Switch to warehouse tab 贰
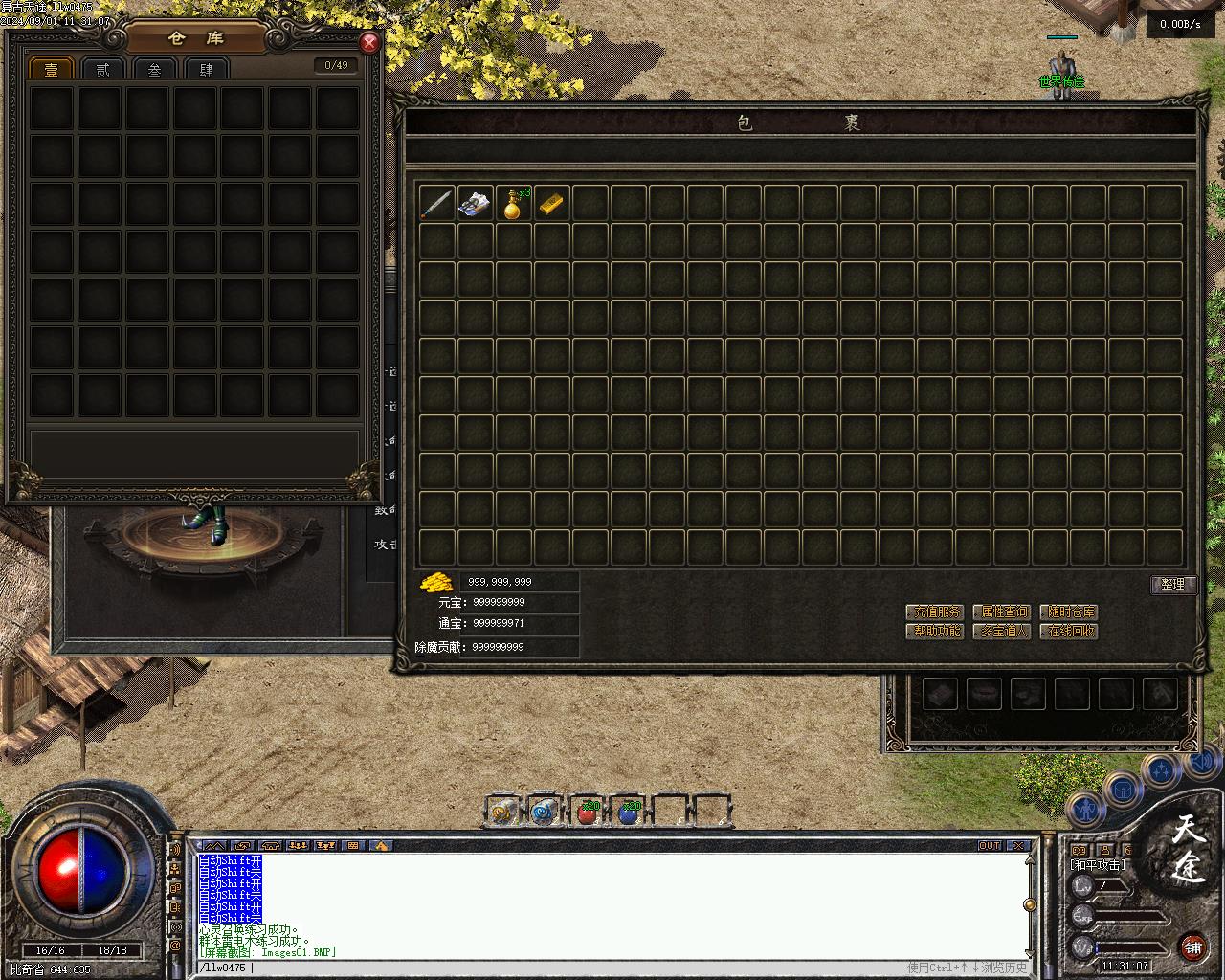 coord(103,69)
